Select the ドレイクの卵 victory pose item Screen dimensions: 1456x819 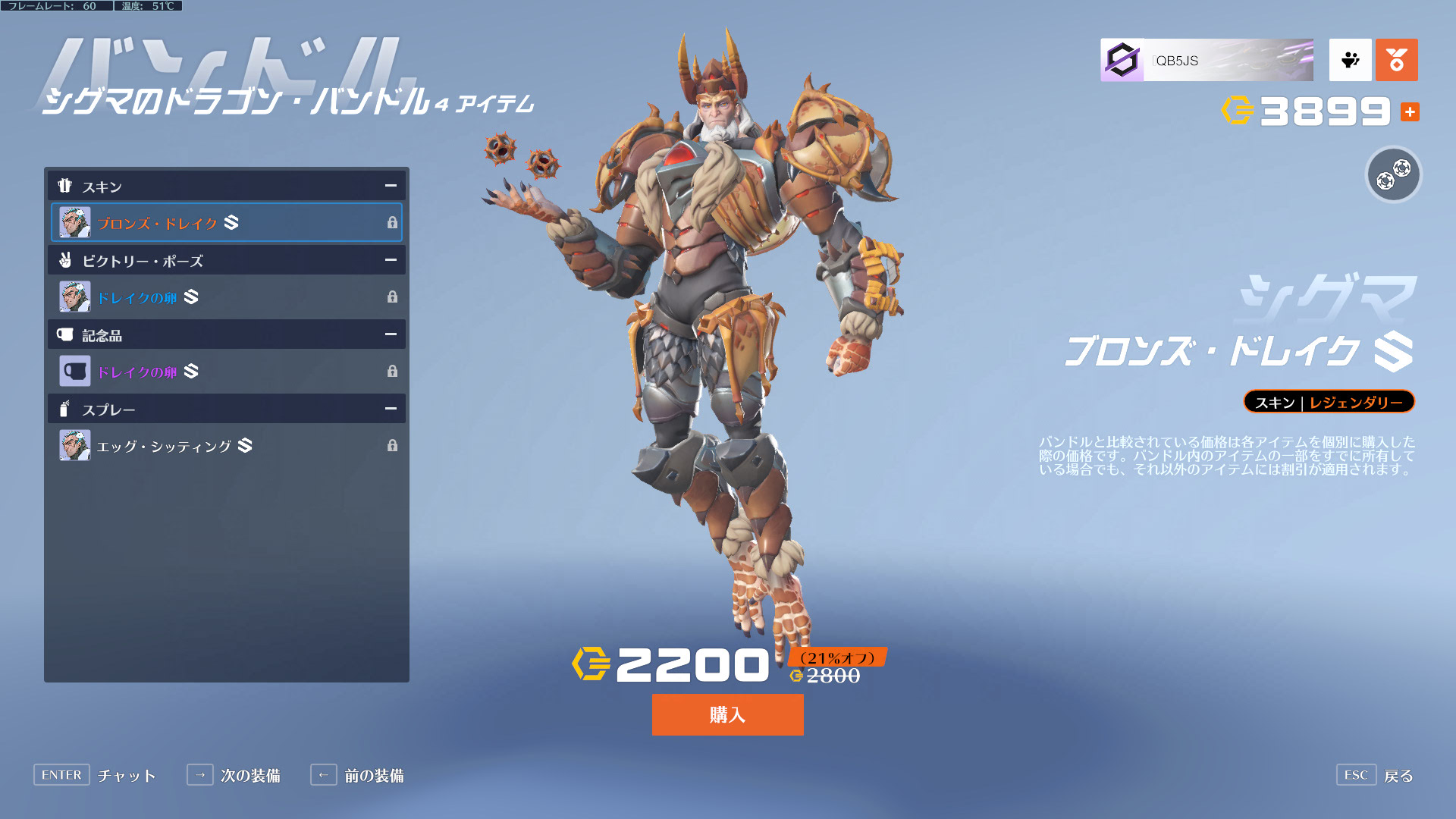click(226, 297)
